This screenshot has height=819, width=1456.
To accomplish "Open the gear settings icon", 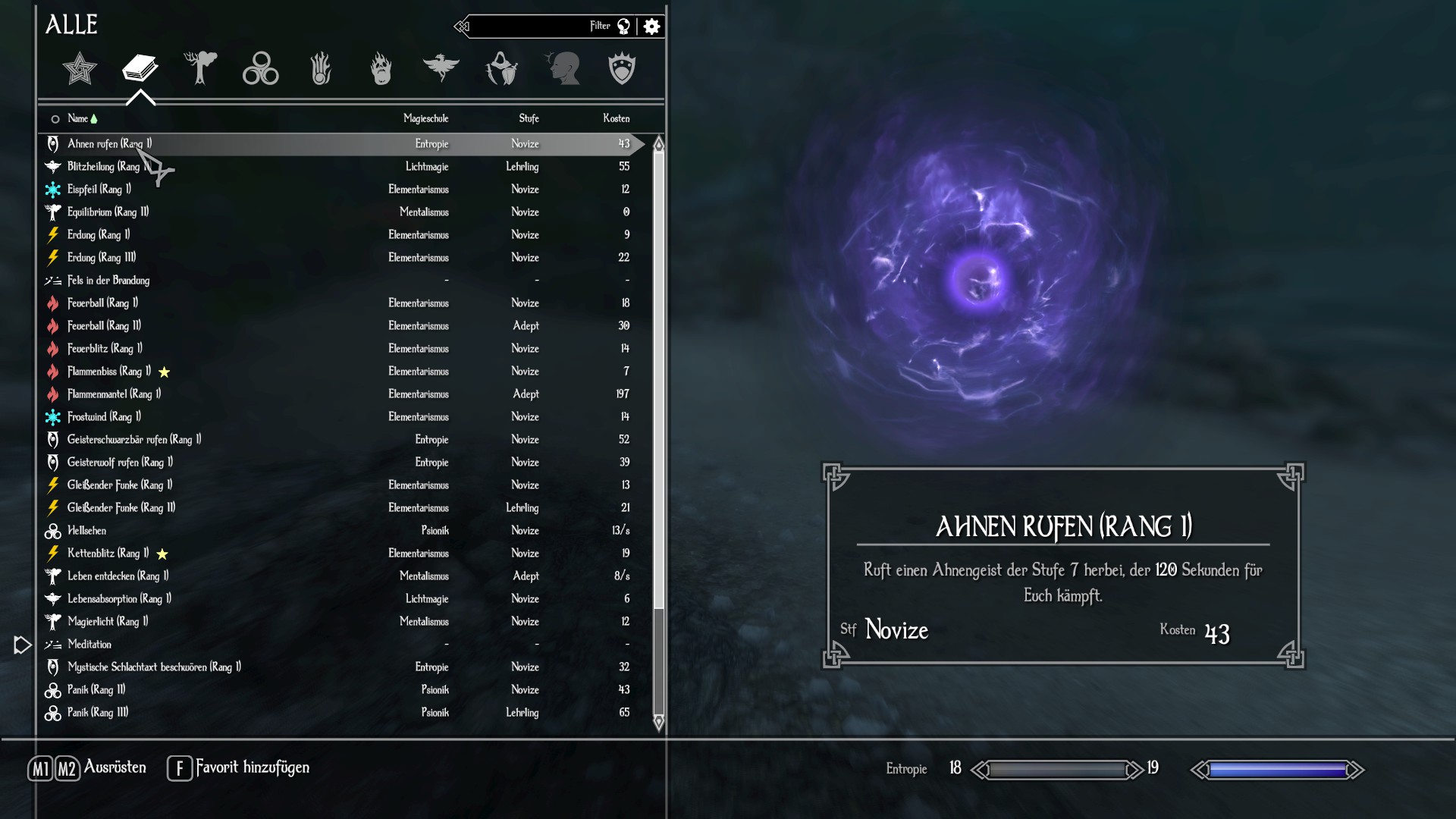I will point(651,27).
